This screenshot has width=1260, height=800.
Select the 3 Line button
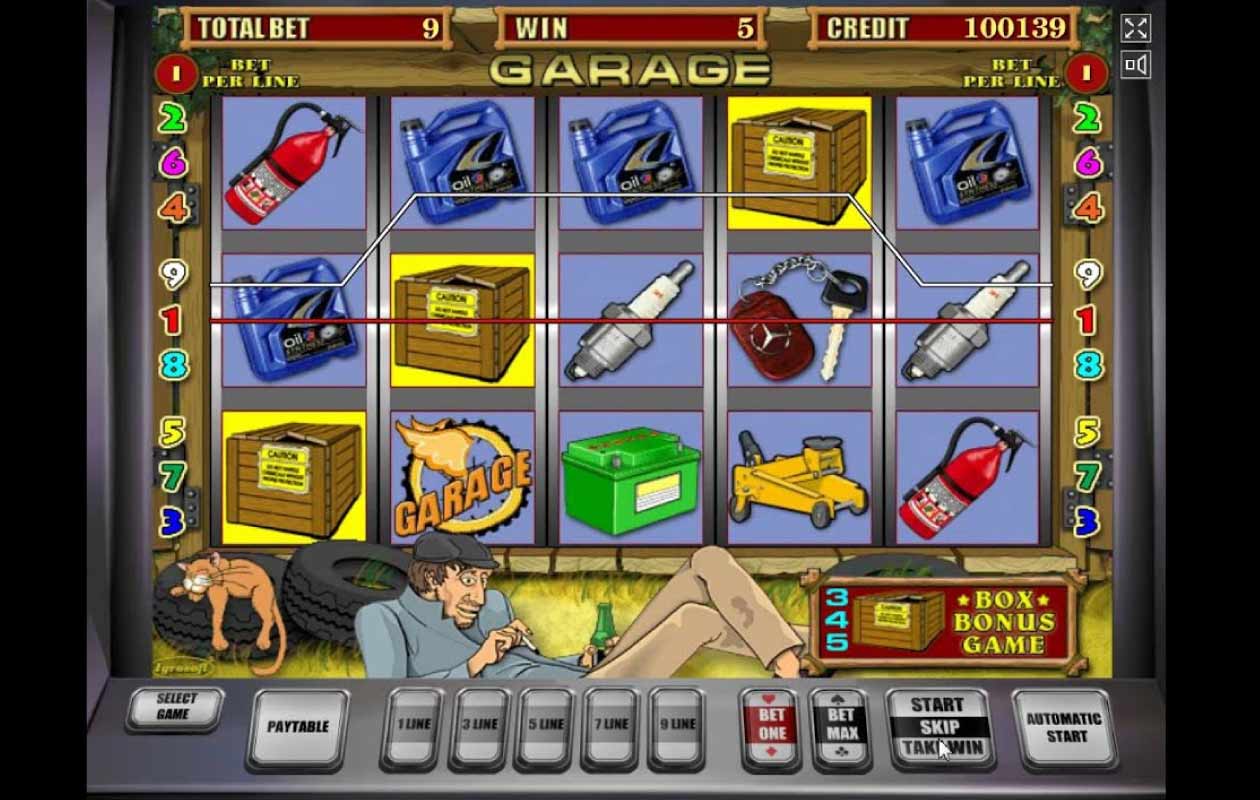point(479,726)
